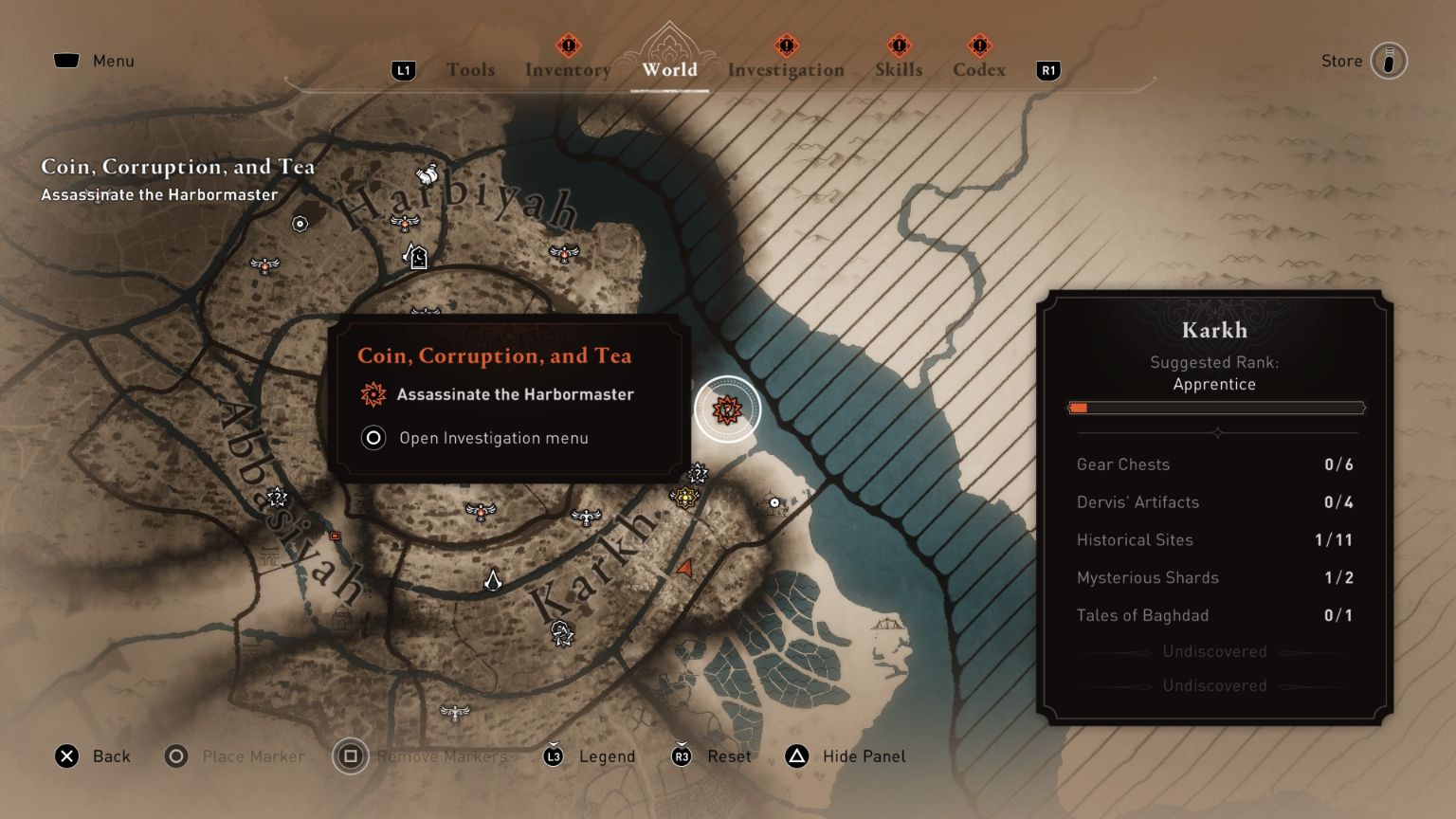
Task: Click Hide Panel at the bottom
Action: (863, 756)
